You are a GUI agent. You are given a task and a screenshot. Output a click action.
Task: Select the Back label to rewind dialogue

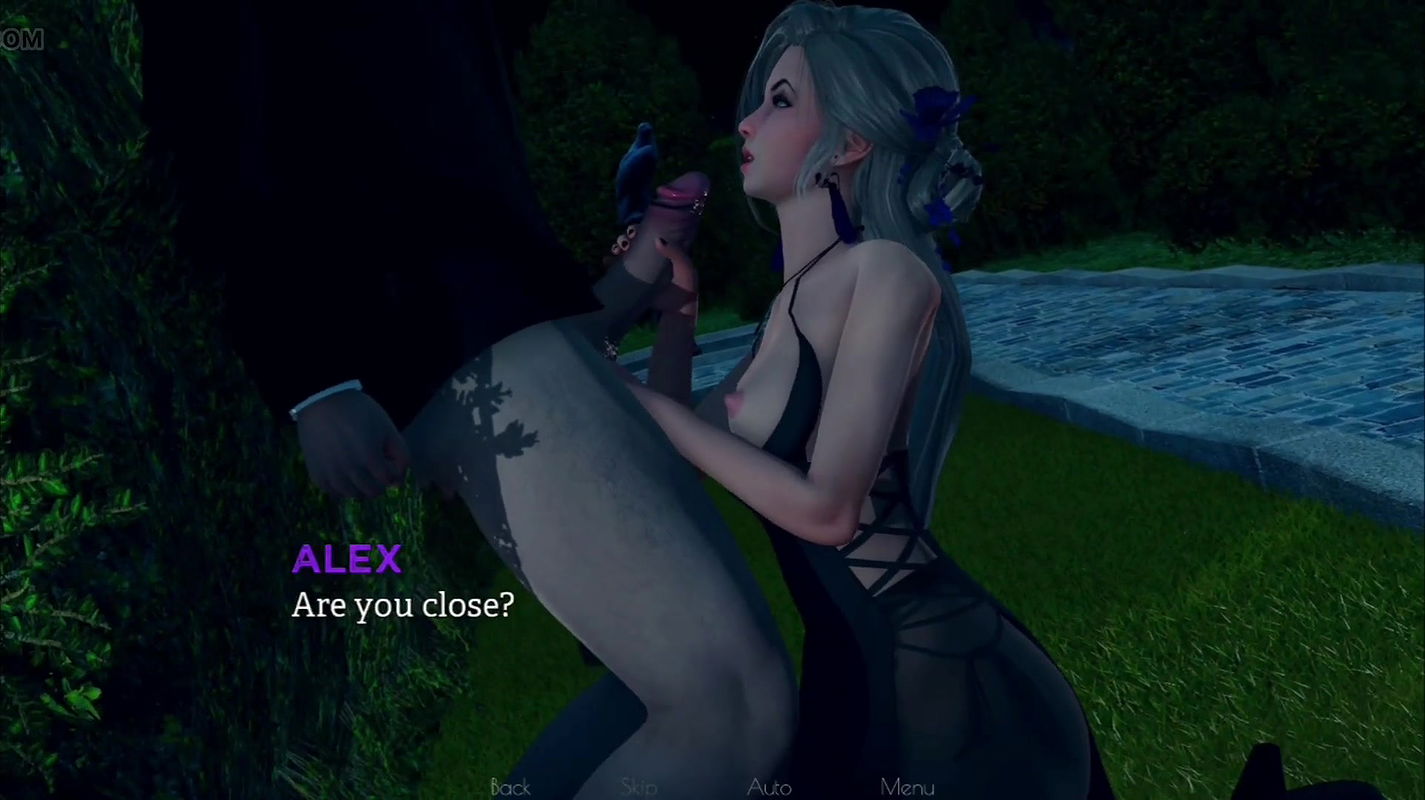coord(510,788)
